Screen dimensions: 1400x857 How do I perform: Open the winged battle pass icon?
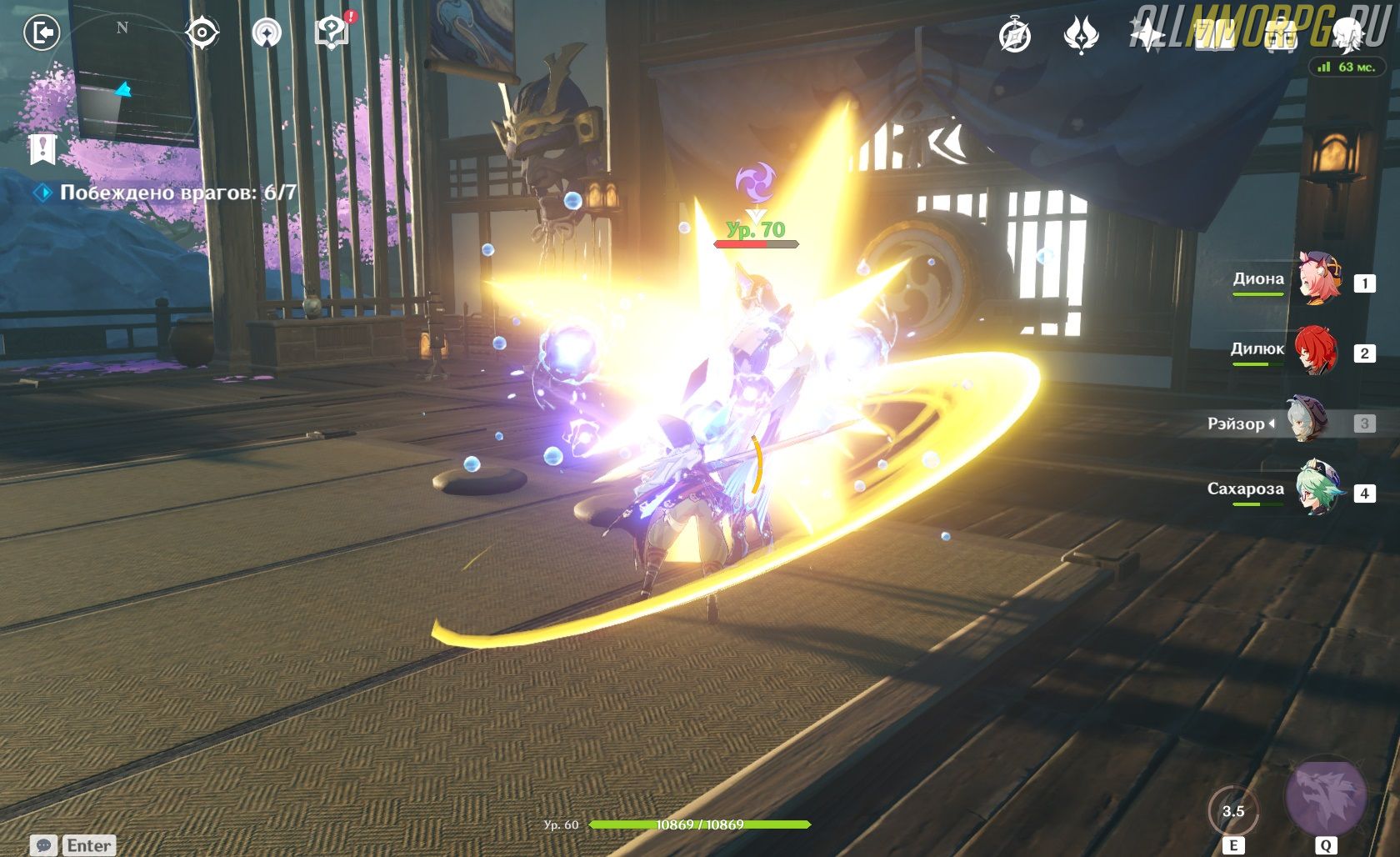point(1082,36)
